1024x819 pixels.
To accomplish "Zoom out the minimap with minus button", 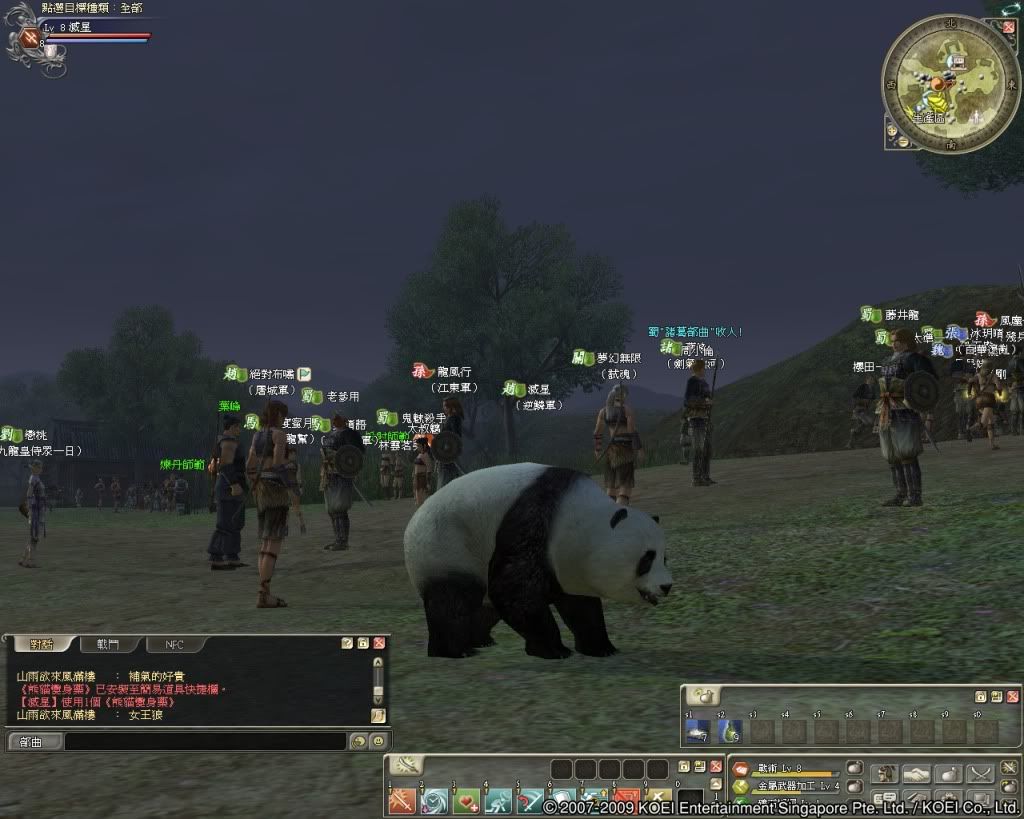I will 903,141.
